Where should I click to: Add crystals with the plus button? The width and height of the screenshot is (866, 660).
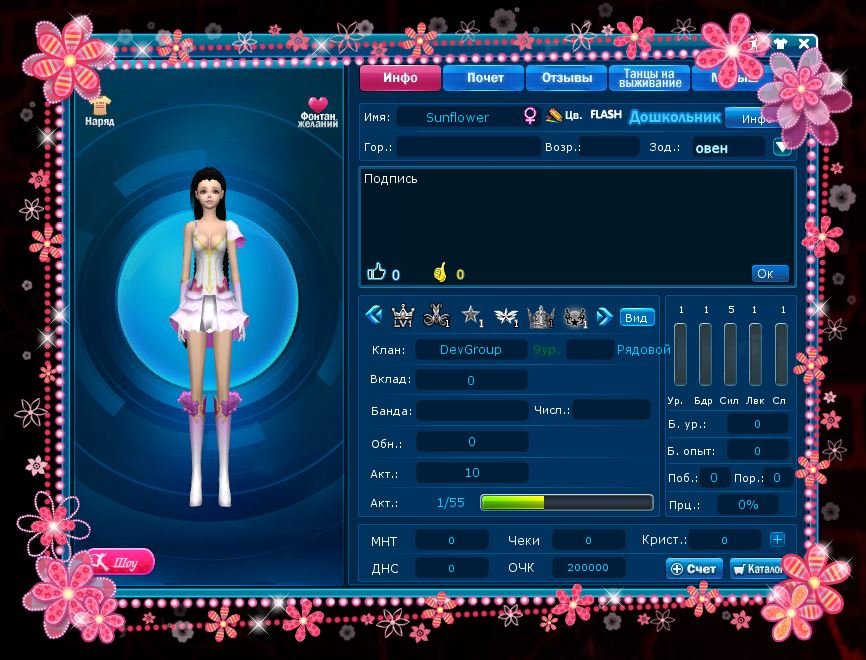[x=777, y=539]
